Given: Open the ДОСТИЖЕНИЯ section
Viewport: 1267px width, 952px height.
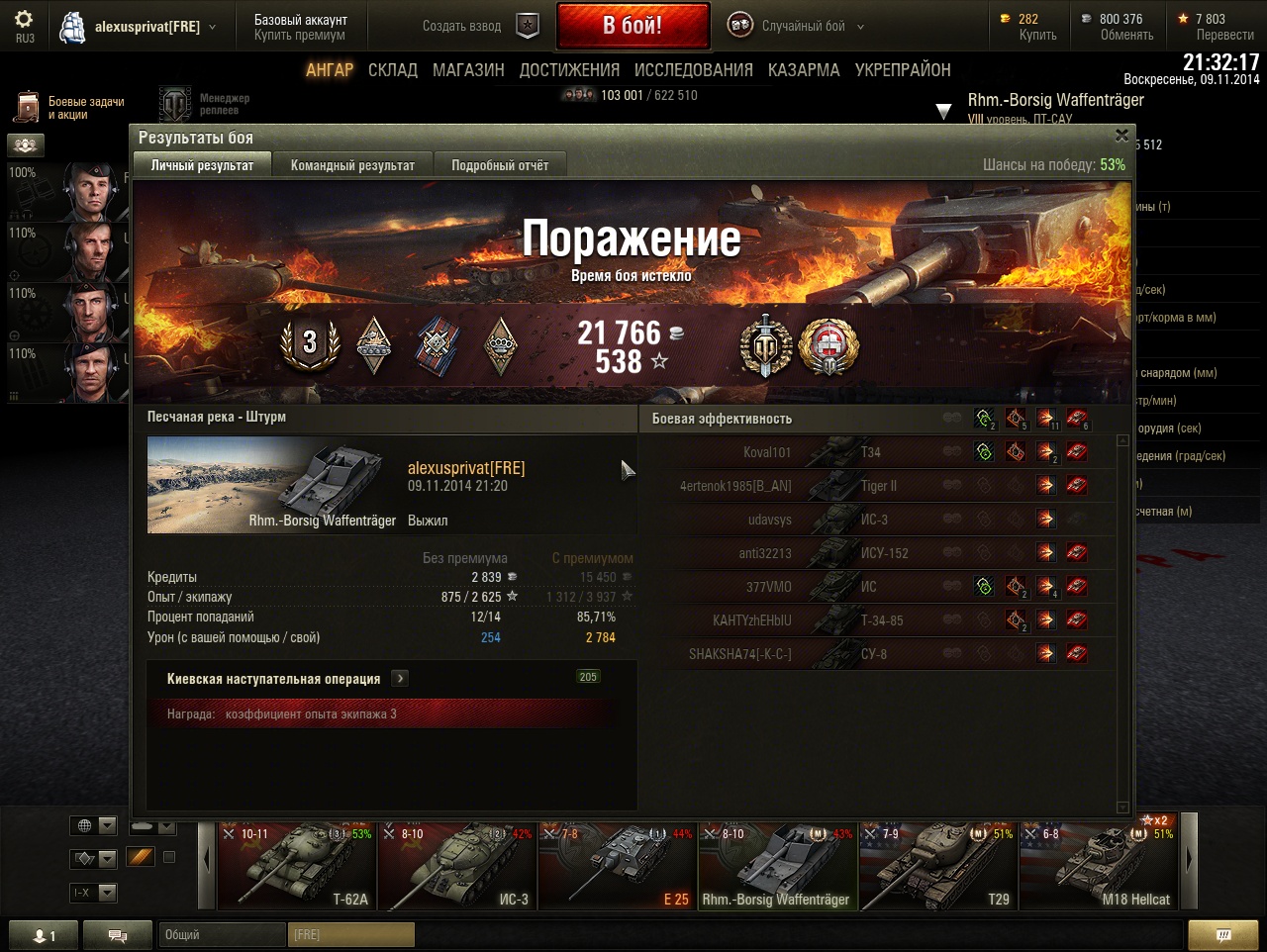Looking at the screenshot, I should (x=569, y=70).
